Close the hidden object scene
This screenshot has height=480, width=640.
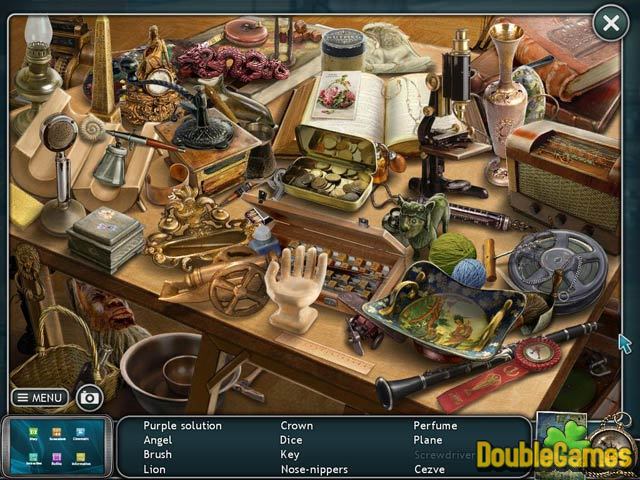point(610,23)
